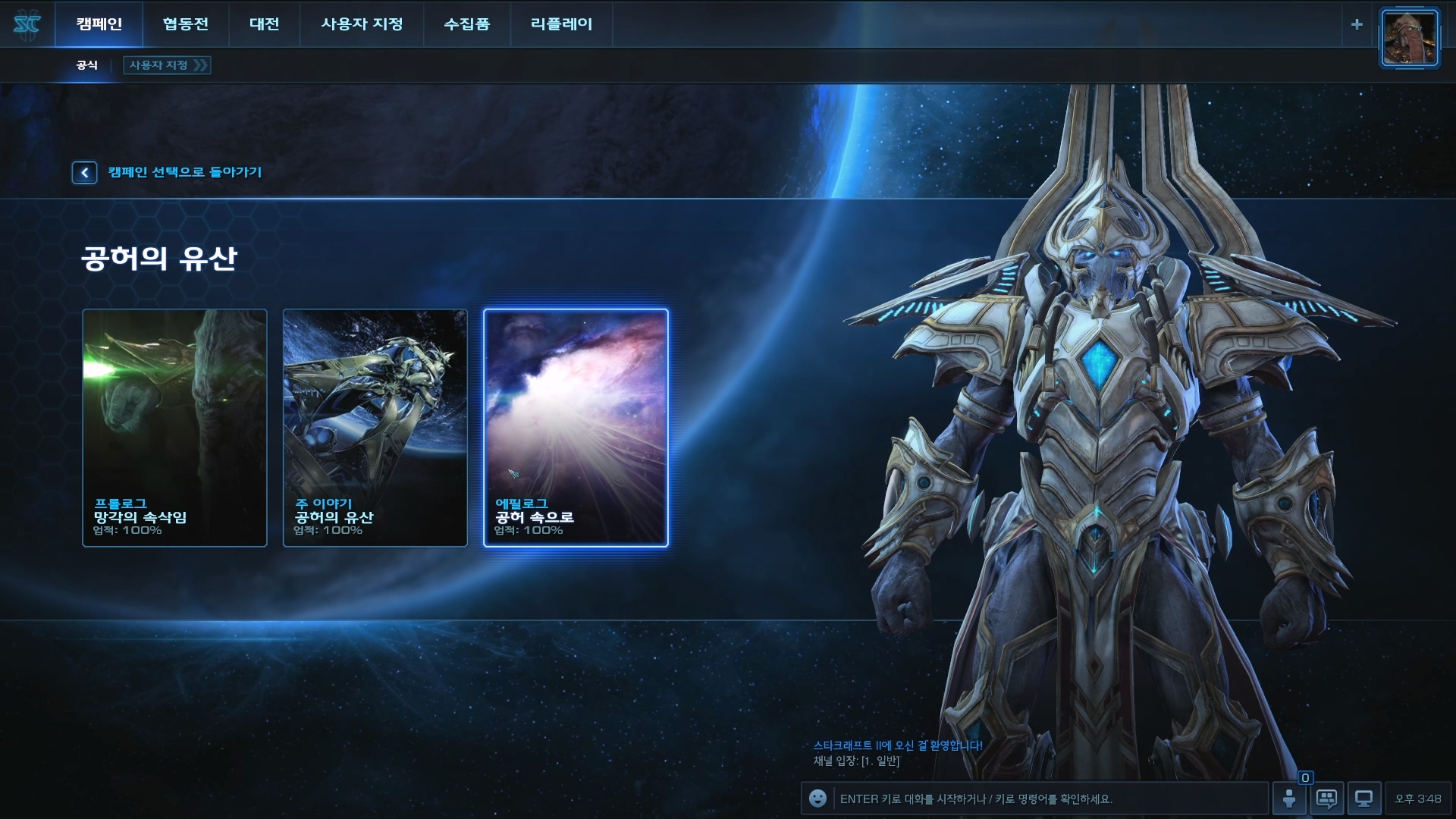1456x819 pixels.
Task: Return via 캠페인 선택으로 돌아가기 back button
Action: coord(85,173)
